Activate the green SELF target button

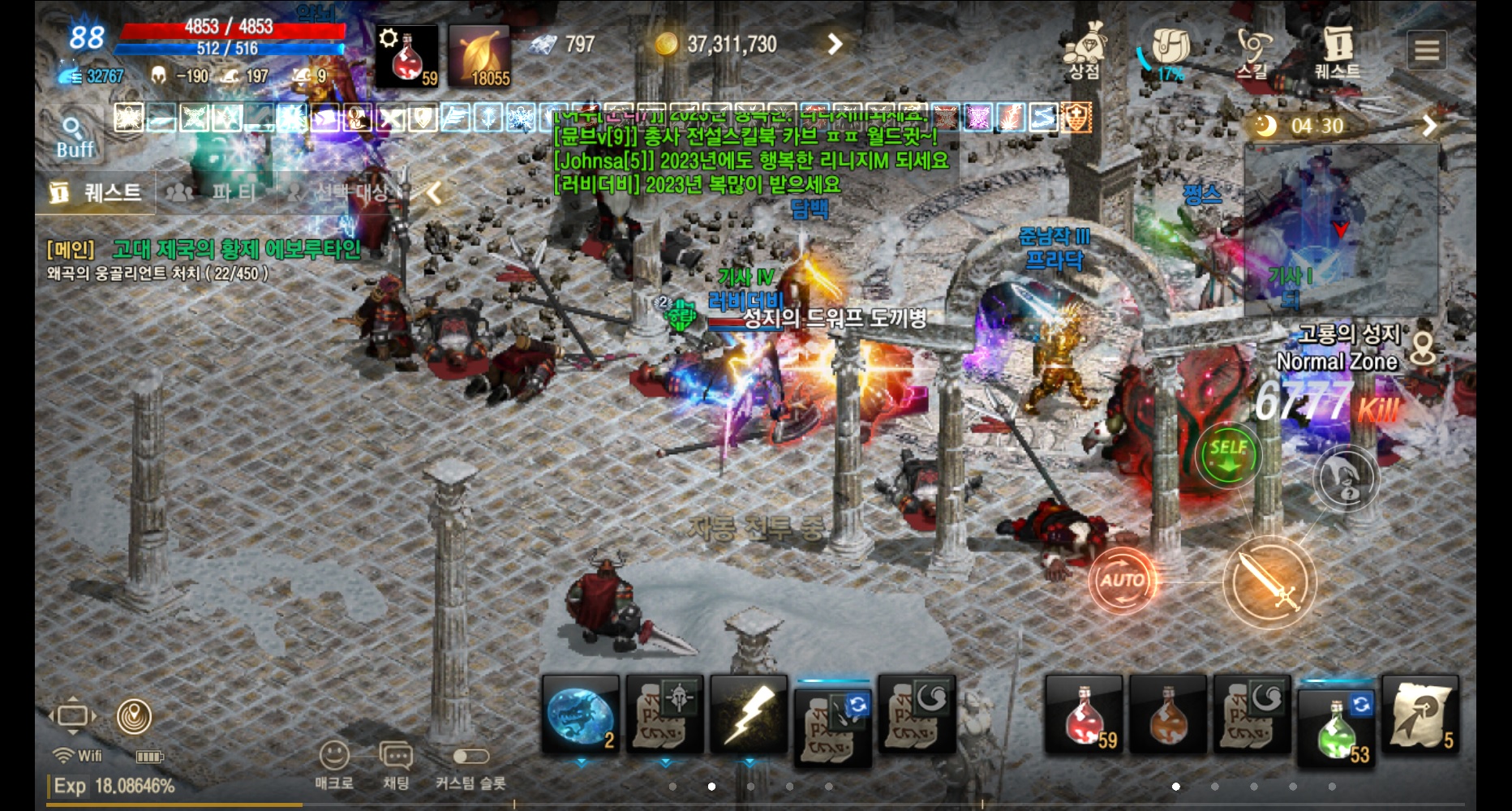(x=1228, y=454)
